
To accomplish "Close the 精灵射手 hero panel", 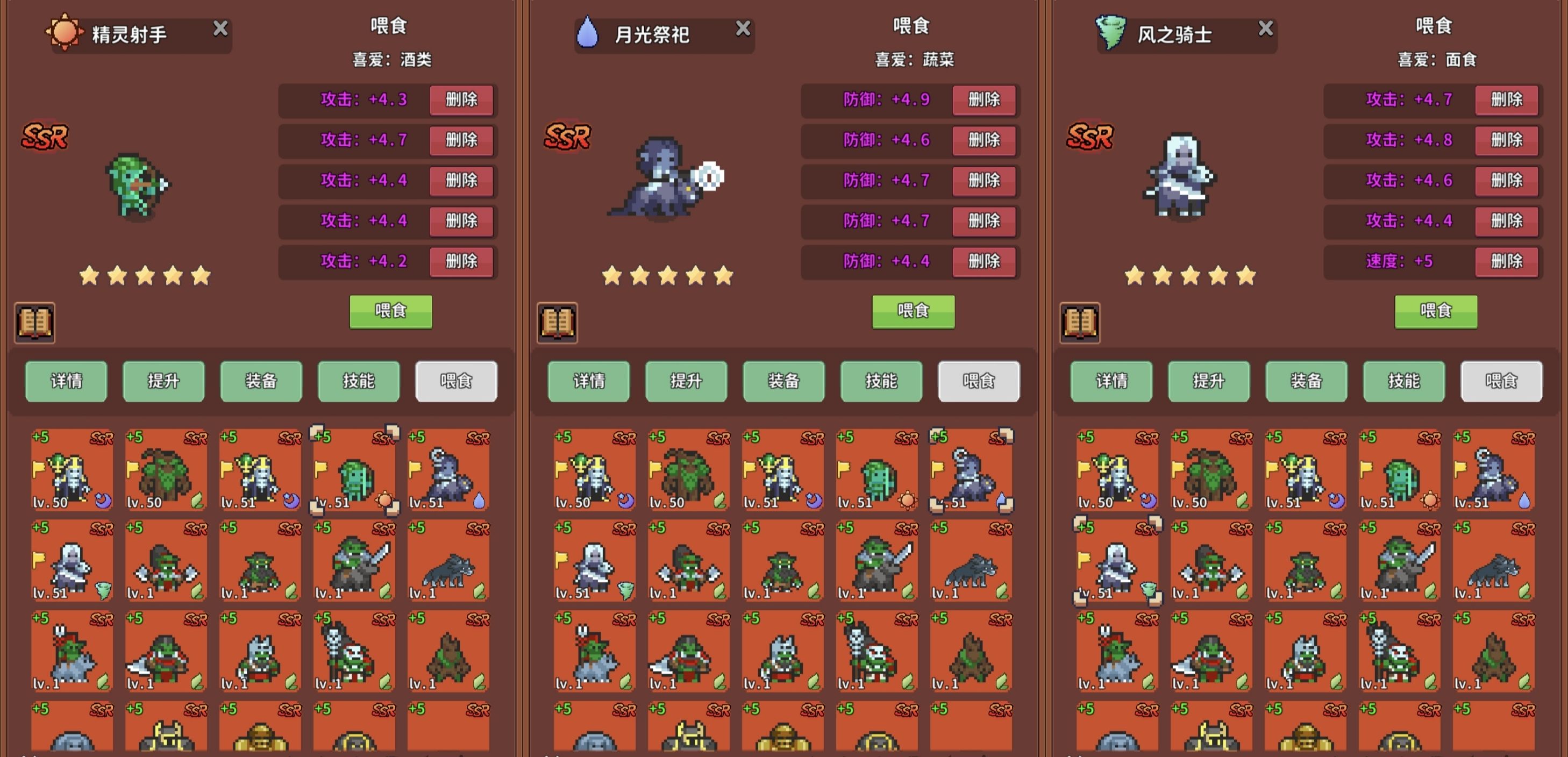I will [220, 28].
